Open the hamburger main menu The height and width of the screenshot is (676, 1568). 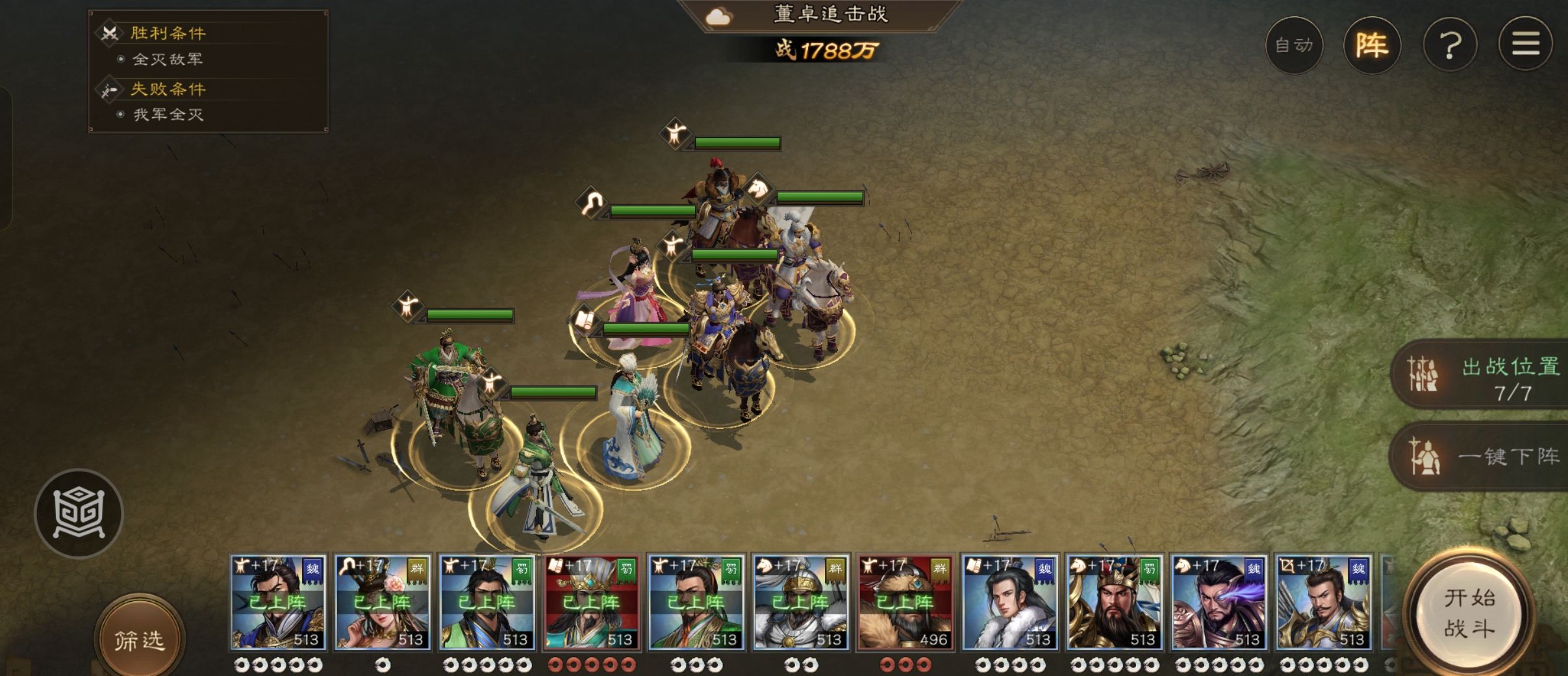click(1525, 45)
